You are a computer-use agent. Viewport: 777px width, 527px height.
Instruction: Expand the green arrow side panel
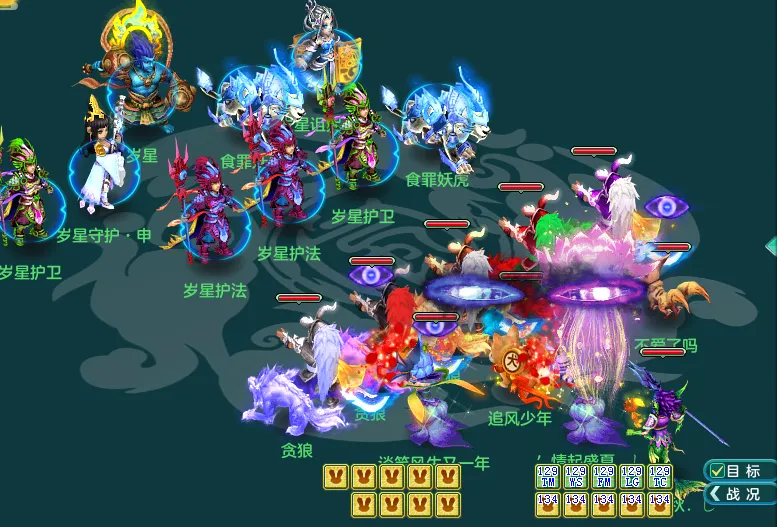click(770, 245)
